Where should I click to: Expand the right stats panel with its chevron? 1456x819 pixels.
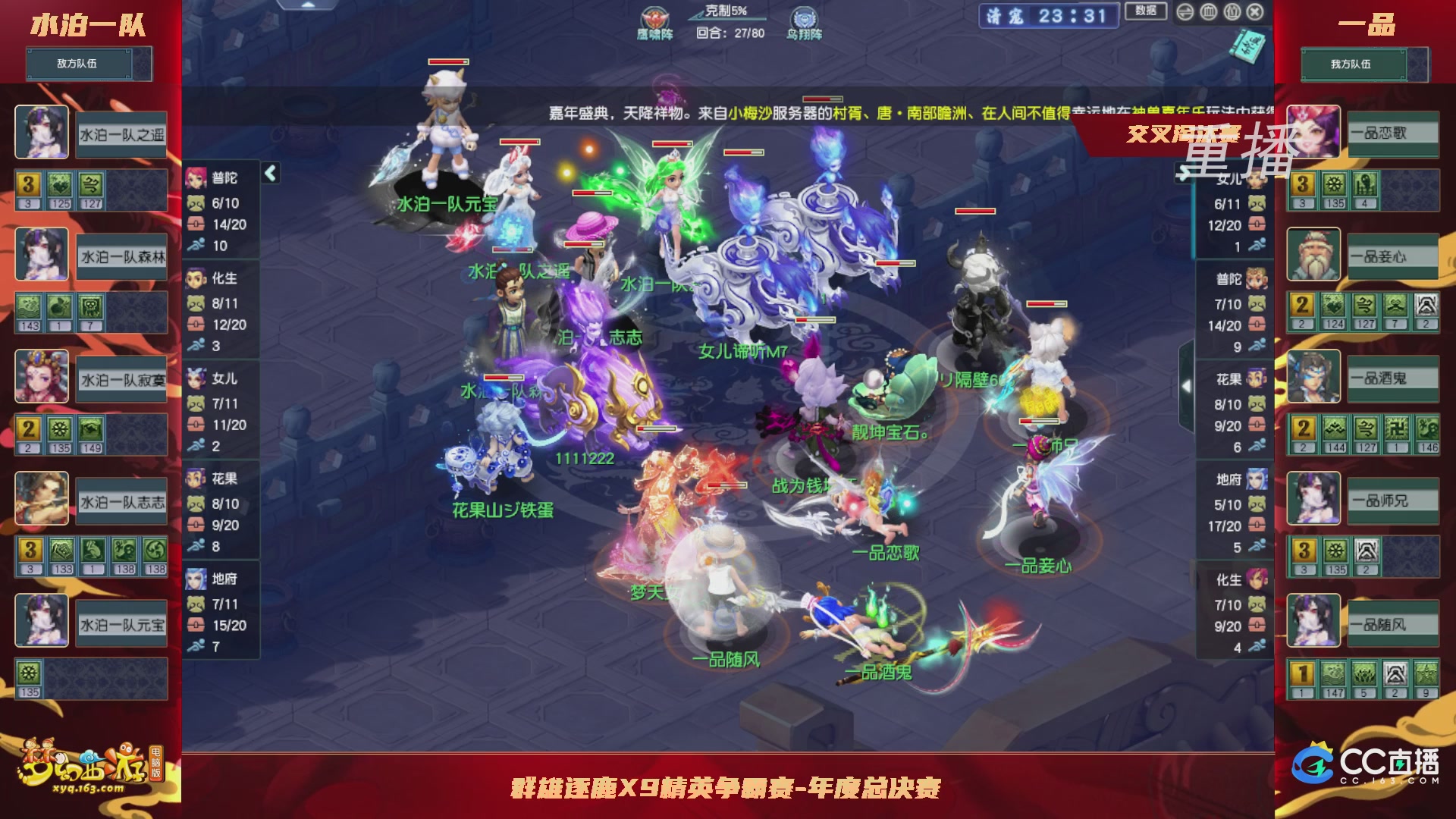tap(1187, 385)
